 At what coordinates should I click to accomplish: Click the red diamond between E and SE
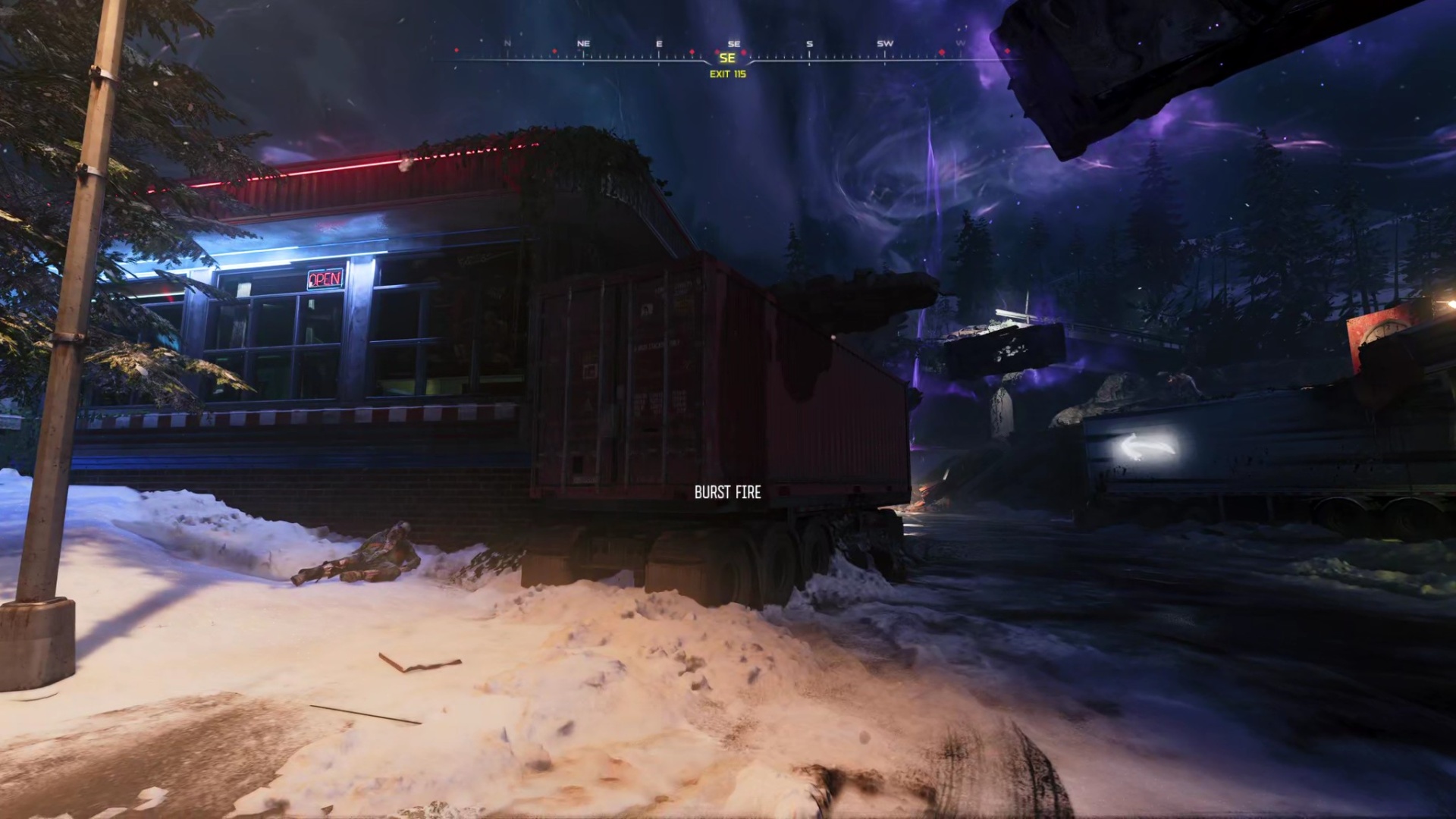point(692,52)
